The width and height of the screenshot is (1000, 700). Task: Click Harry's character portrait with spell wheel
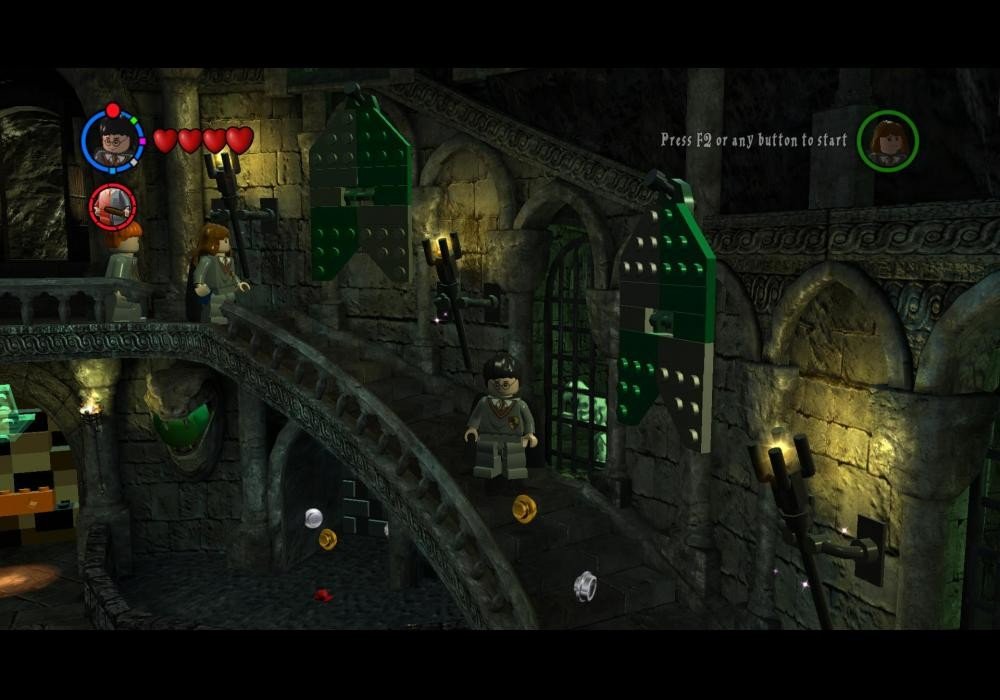click(x=112, y=140)
